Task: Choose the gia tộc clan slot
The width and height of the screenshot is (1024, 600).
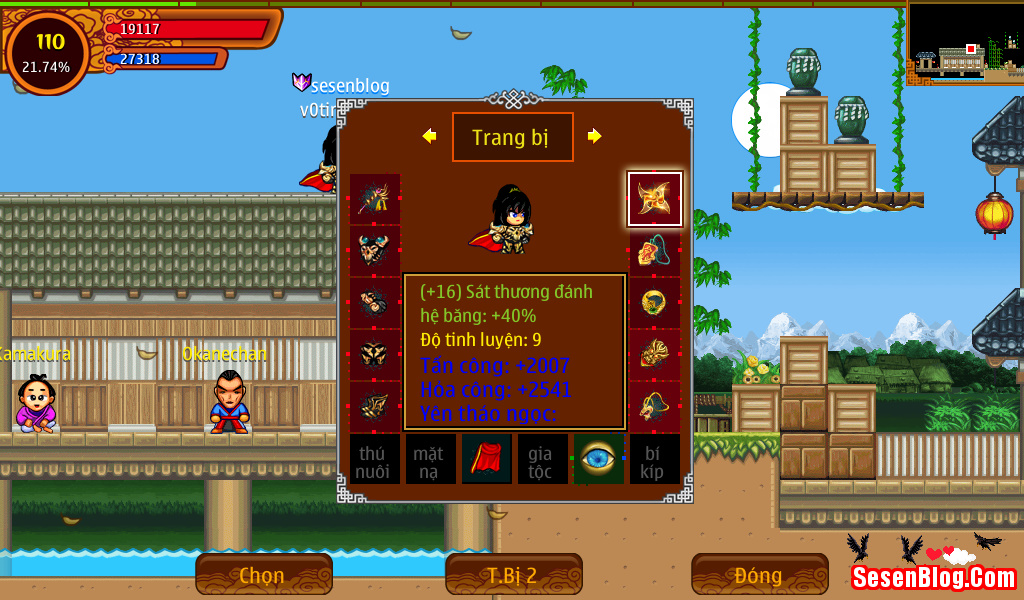Action: 543,459
